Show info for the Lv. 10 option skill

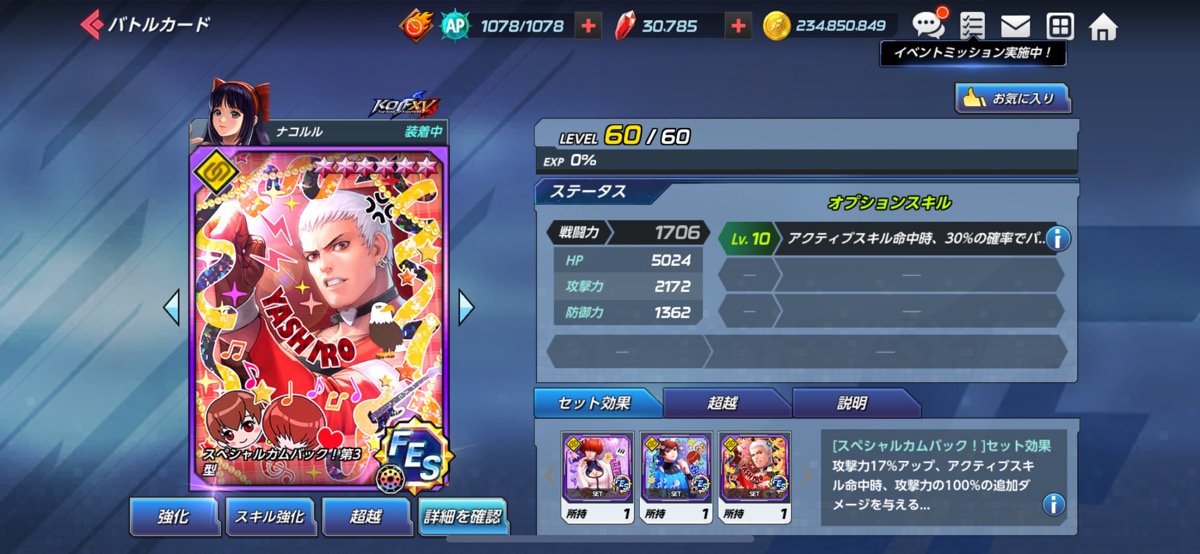[1057, 238]
